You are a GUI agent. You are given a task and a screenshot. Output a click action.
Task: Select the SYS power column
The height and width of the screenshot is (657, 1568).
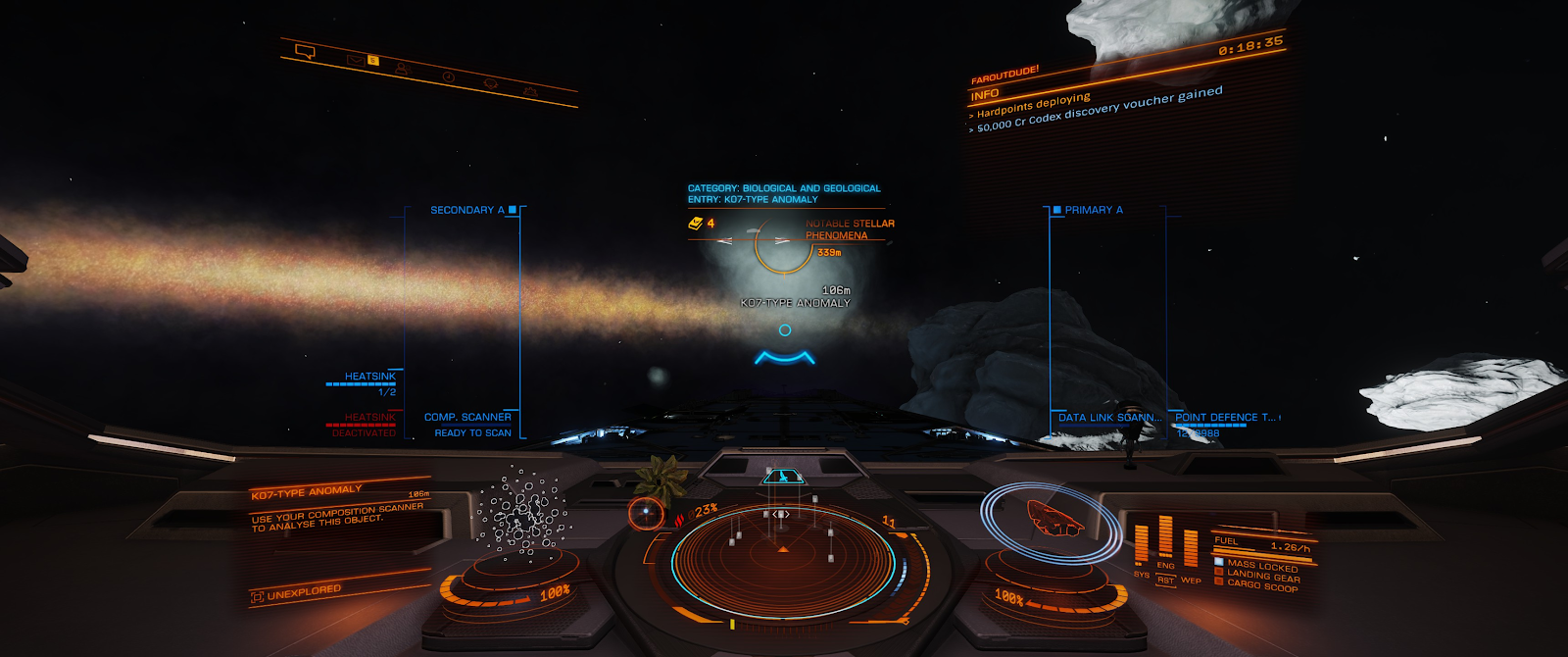(1142, 546)
